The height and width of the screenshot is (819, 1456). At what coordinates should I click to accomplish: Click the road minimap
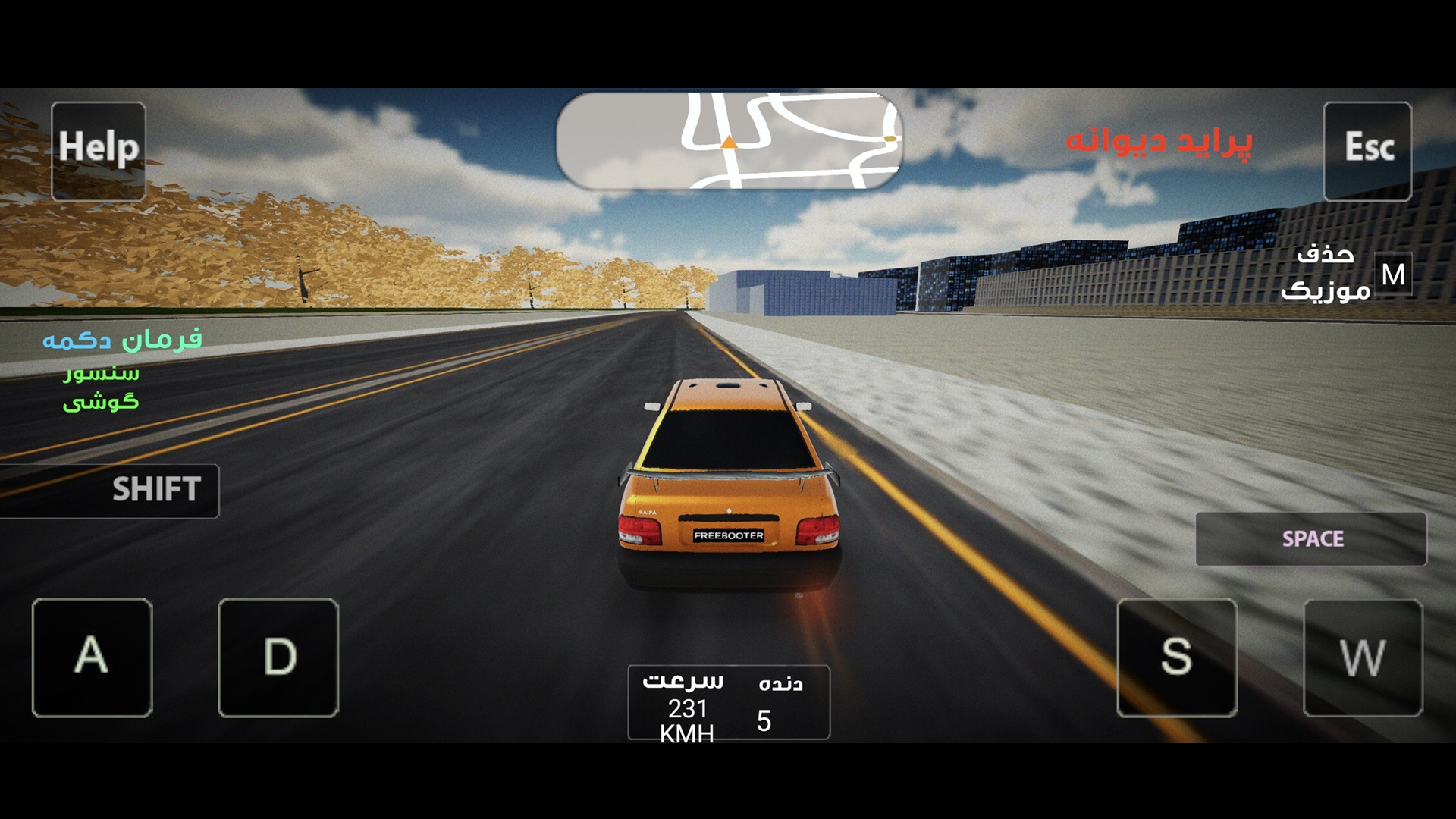pyautogui.click(x=728, y=141)
